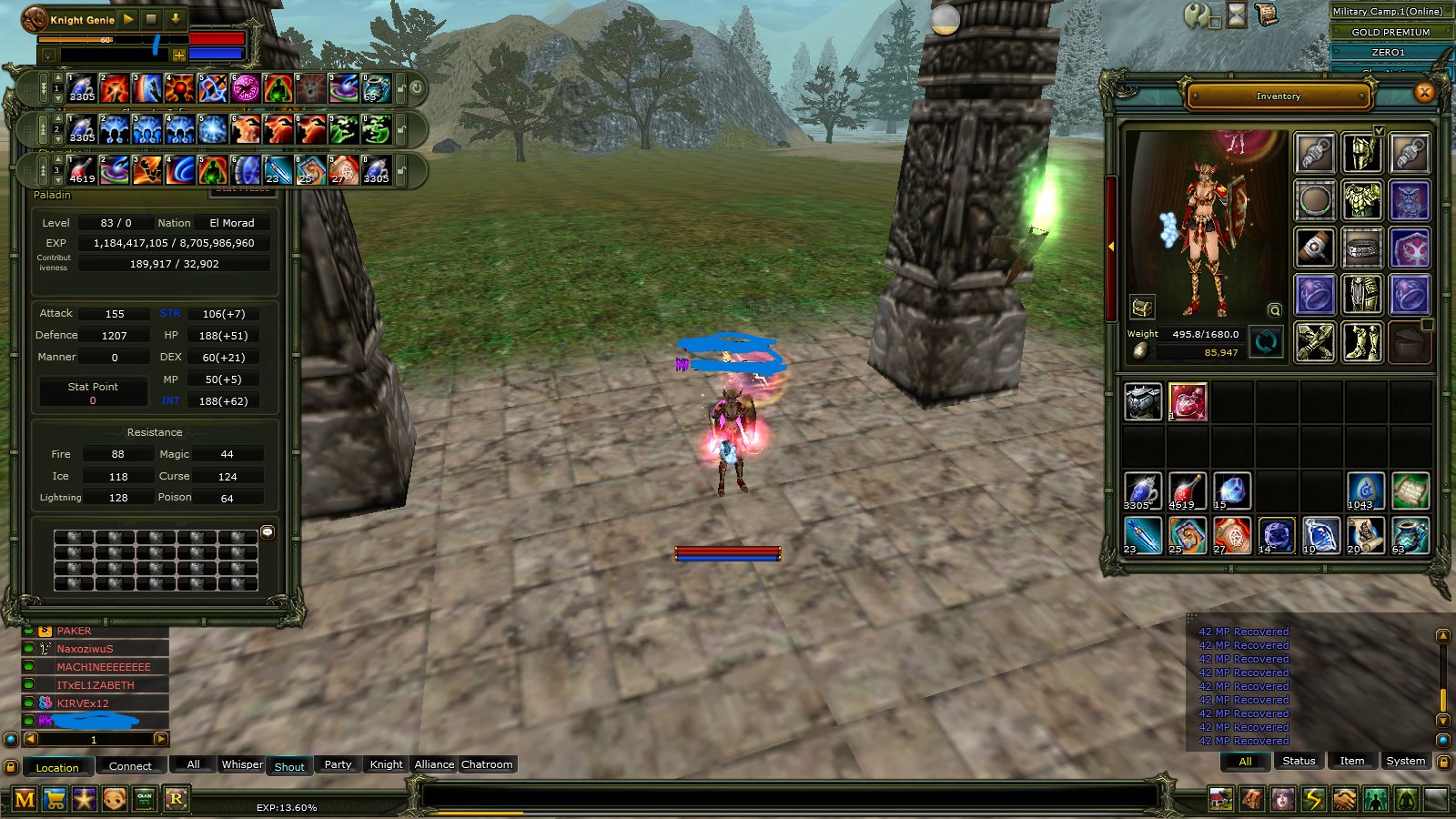Open the backpack inventory icon in bottom bar
The image size is (1456, 819).
pos(1251,800)
